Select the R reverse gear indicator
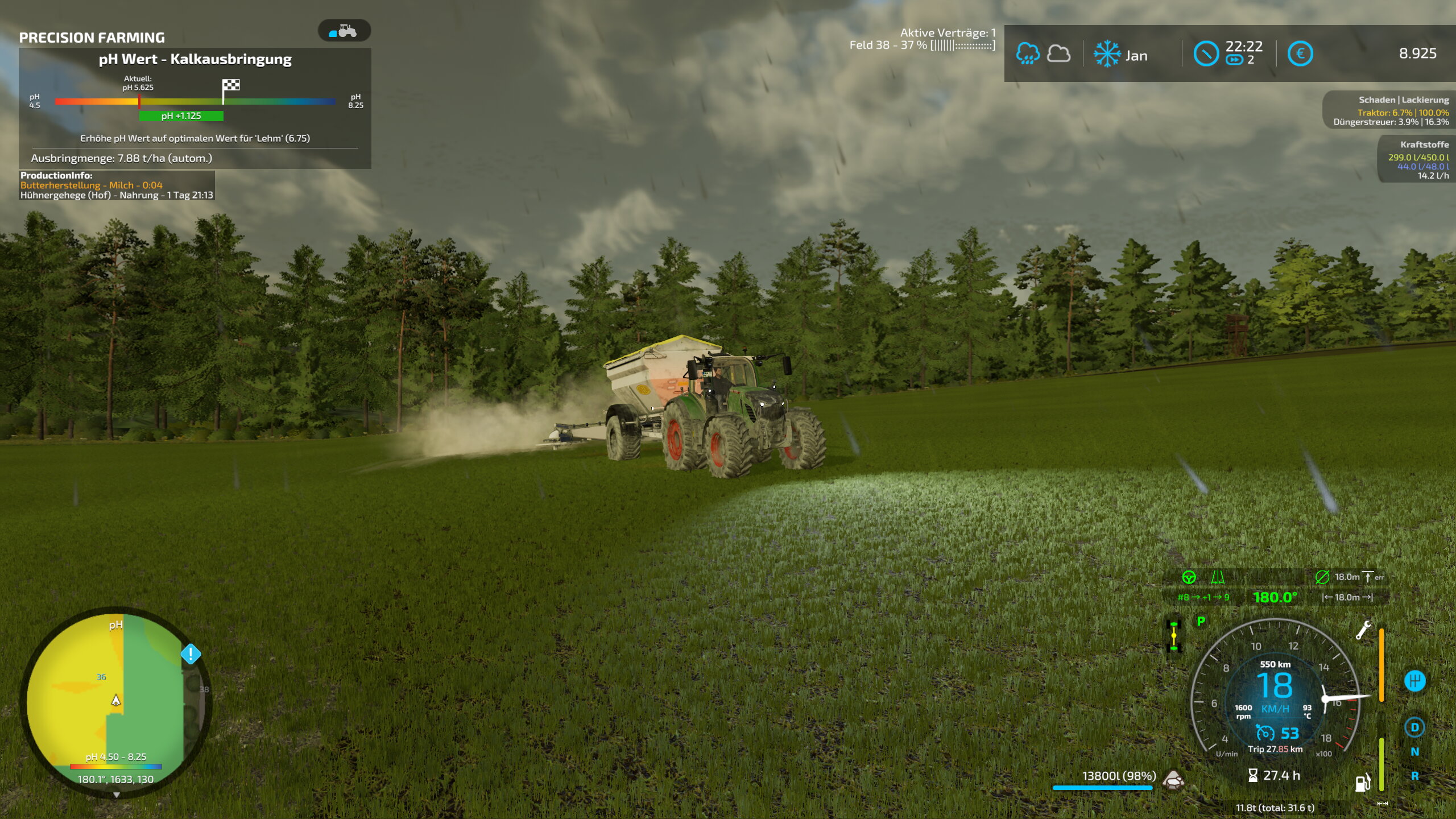The image size is (1456, 819). [1414, 776]
